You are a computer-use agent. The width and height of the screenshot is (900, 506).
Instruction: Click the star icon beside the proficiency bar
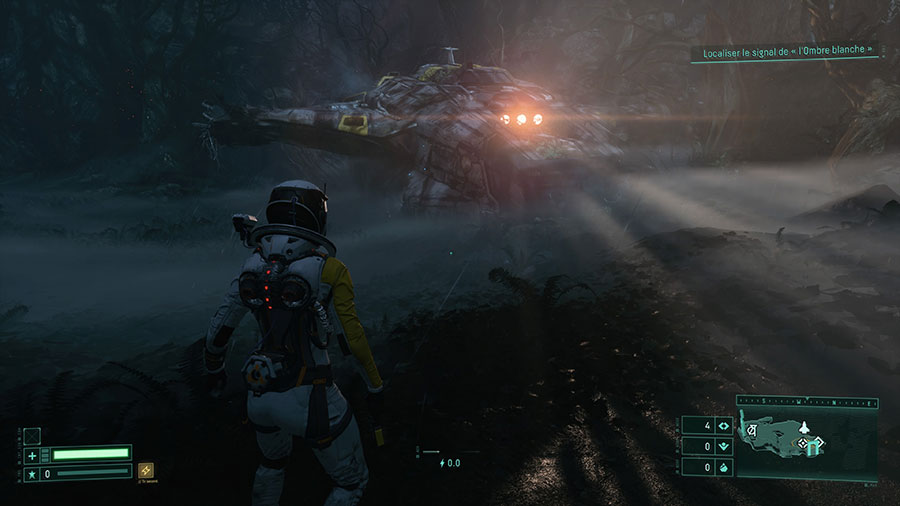[x=32, y=473]
